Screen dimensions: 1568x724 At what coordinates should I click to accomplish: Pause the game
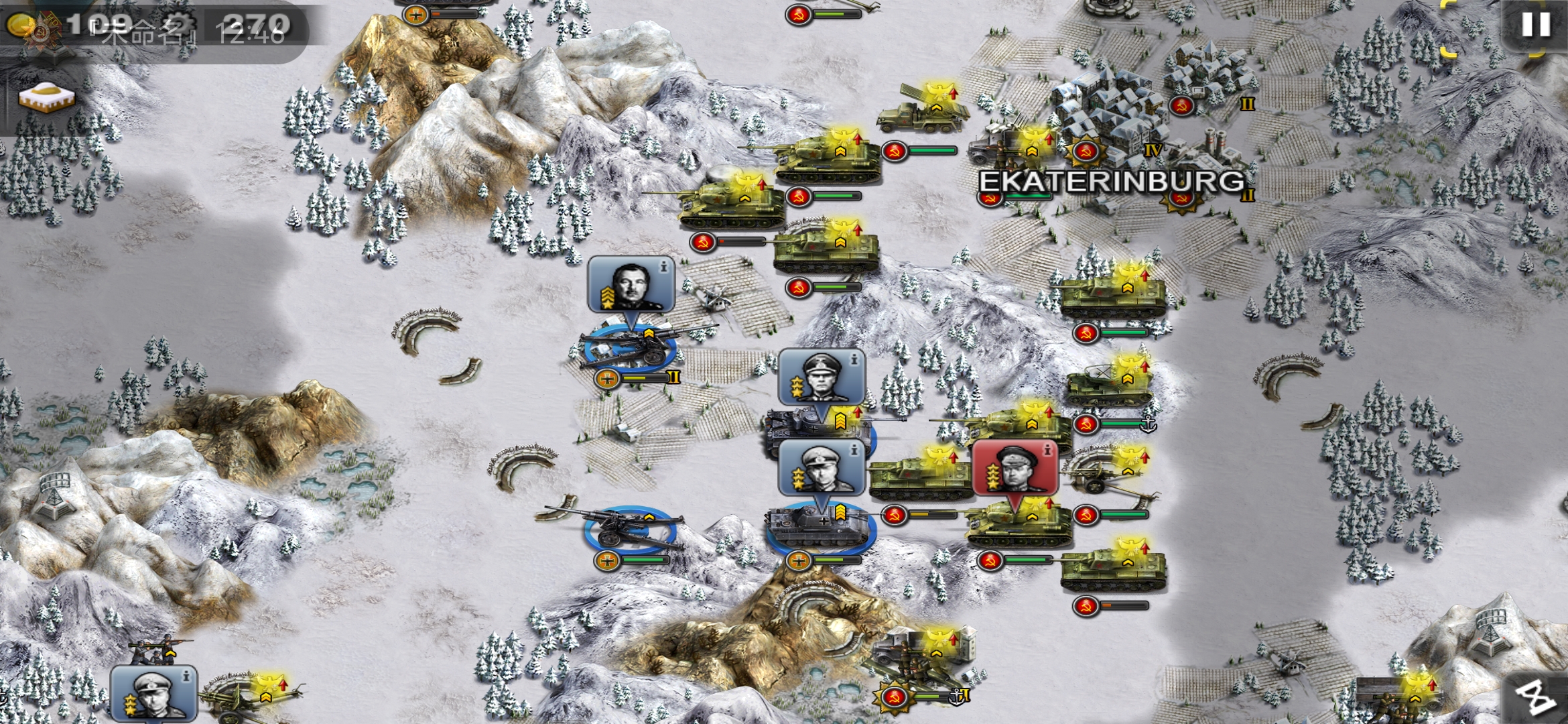(1536, 25)
